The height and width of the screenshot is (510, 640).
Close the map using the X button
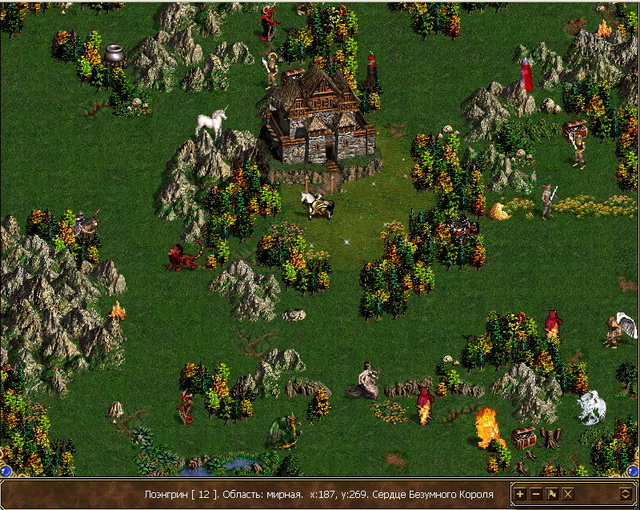click(568, 494)
